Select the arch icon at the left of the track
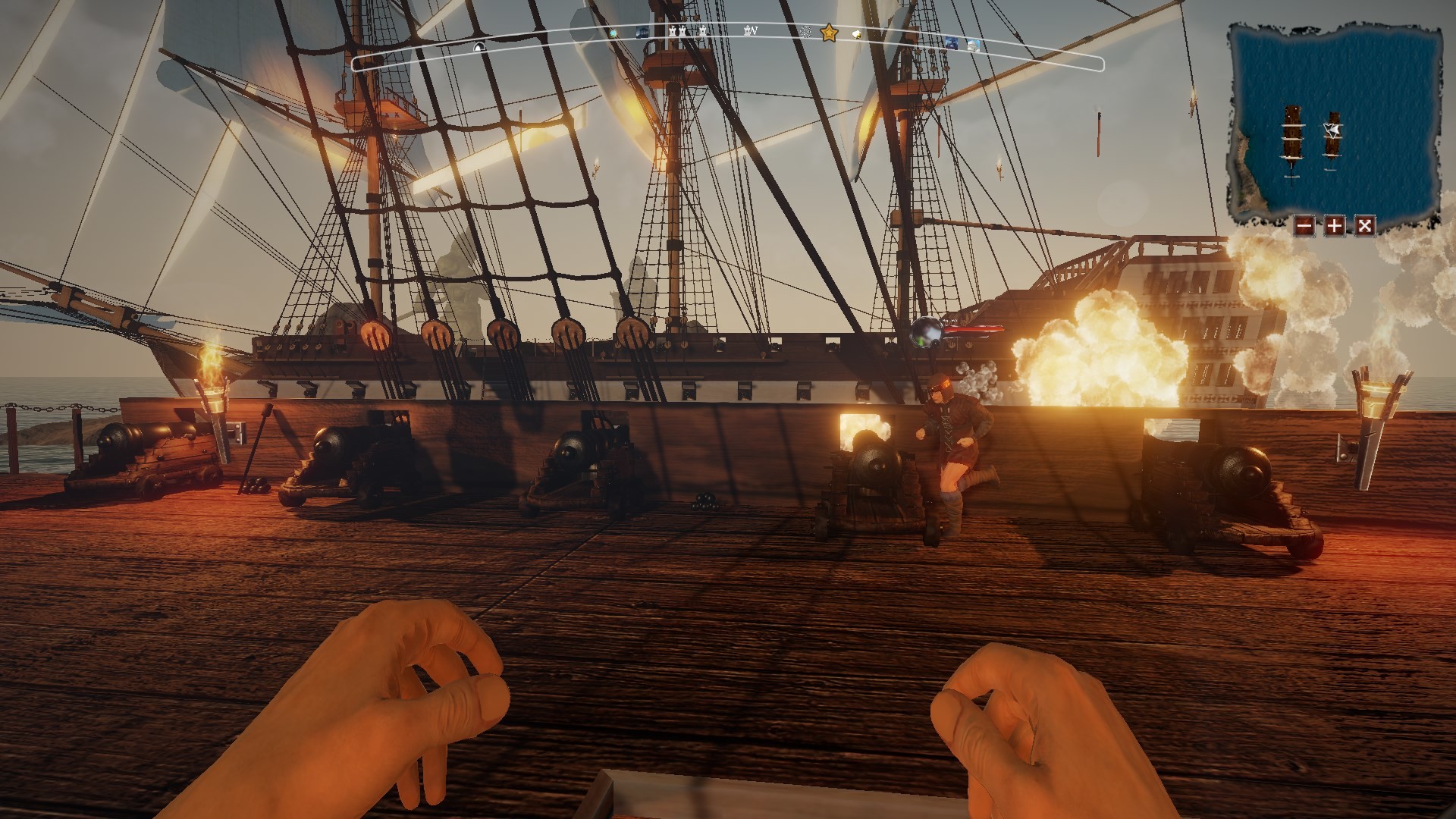The height and width of the screenshot is (819, 1456). (478, 47)
